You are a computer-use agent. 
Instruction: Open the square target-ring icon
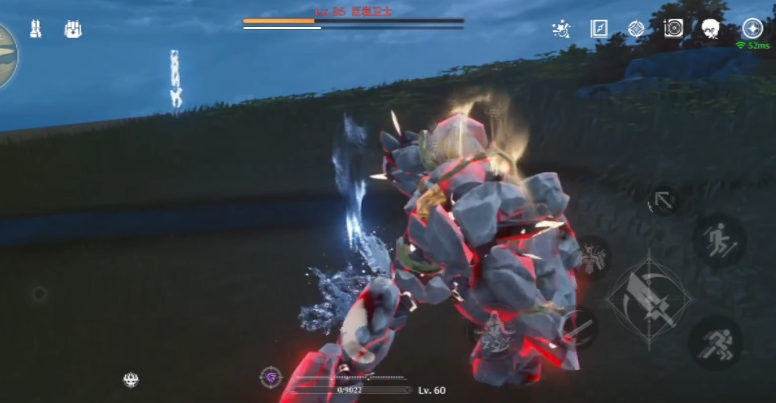point(673,29)
